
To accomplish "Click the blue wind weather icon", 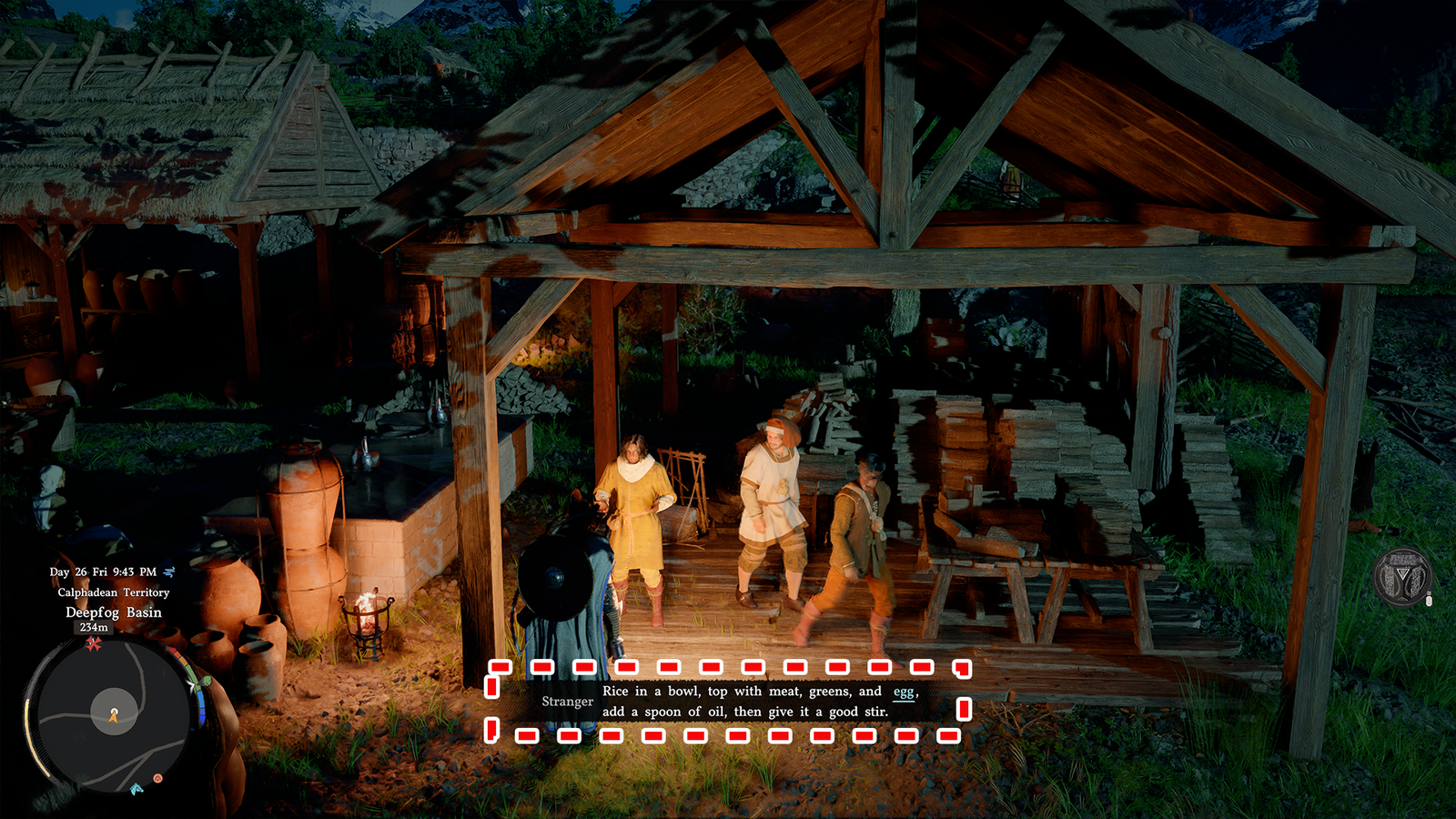I will click(x=168, y=571).
